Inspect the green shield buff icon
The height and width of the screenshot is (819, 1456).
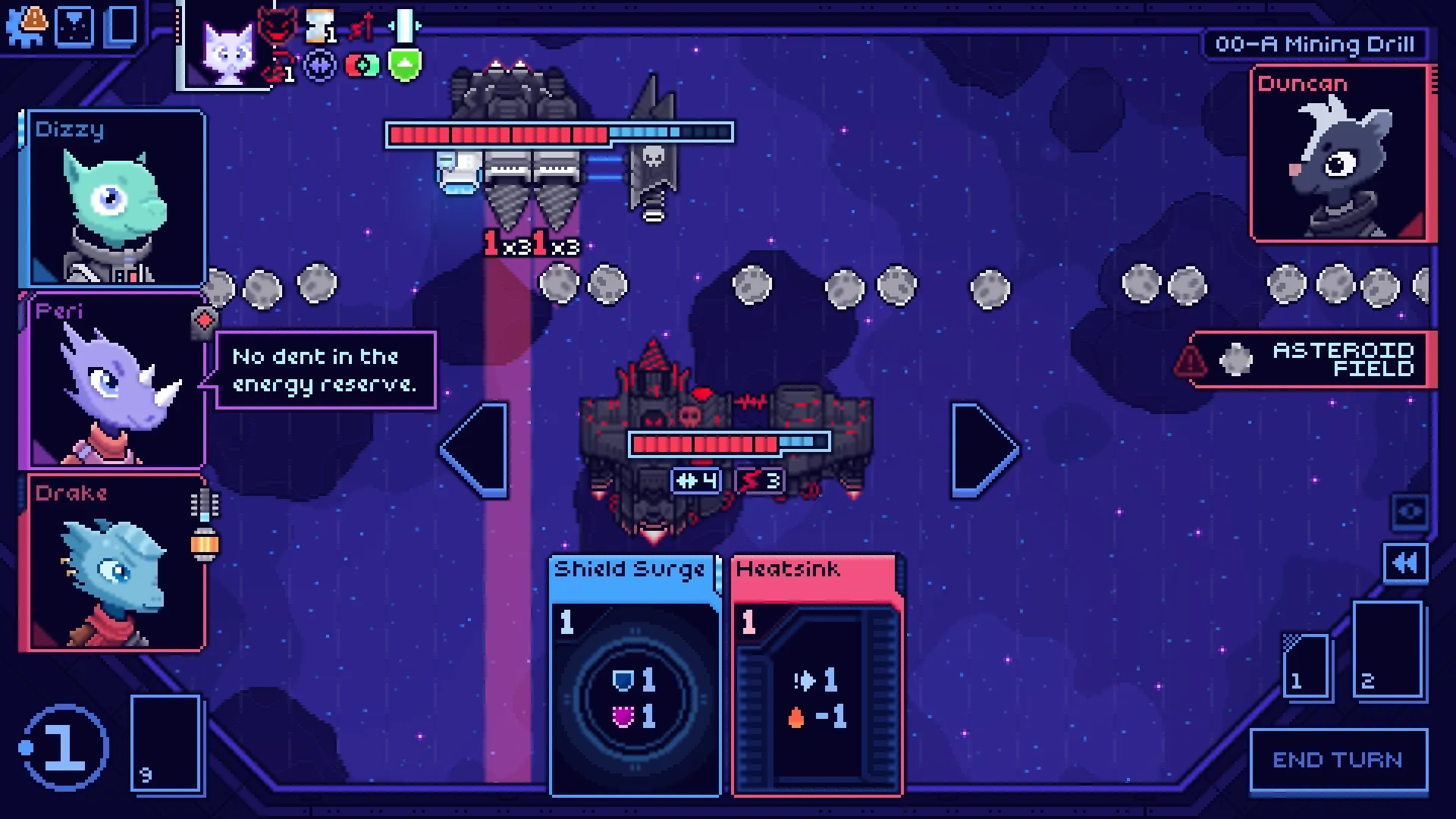[x=403, y=65]
